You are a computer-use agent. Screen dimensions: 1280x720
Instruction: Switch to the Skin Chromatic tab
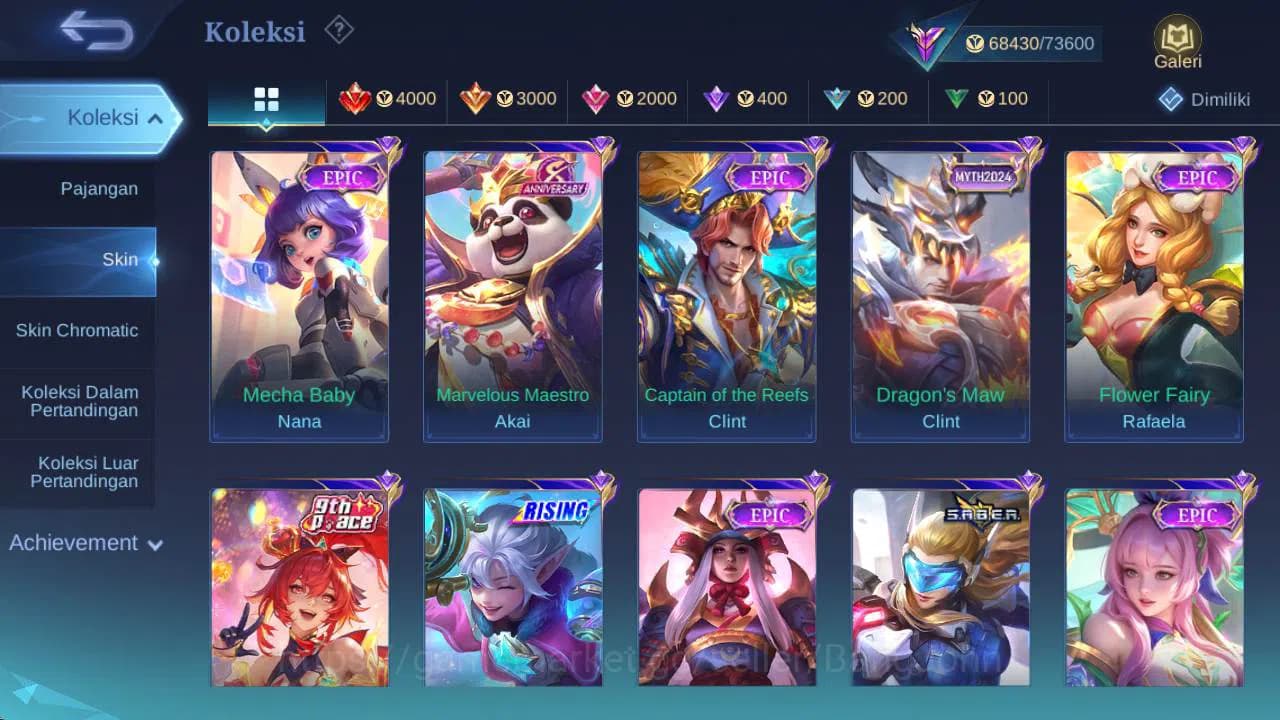coord(79,330)
